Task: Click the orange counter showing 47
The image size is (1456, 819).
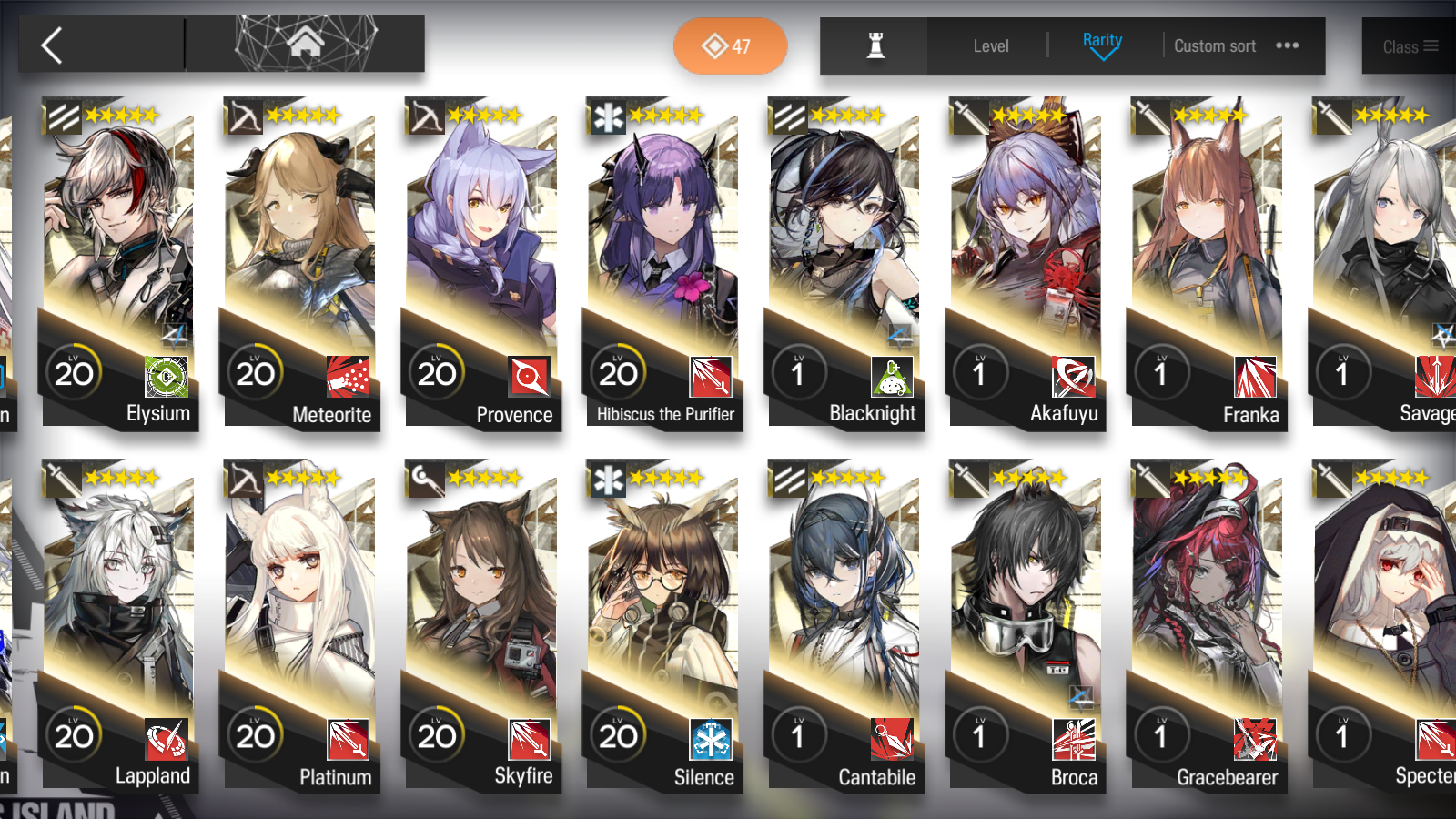Action: point(730,45)
